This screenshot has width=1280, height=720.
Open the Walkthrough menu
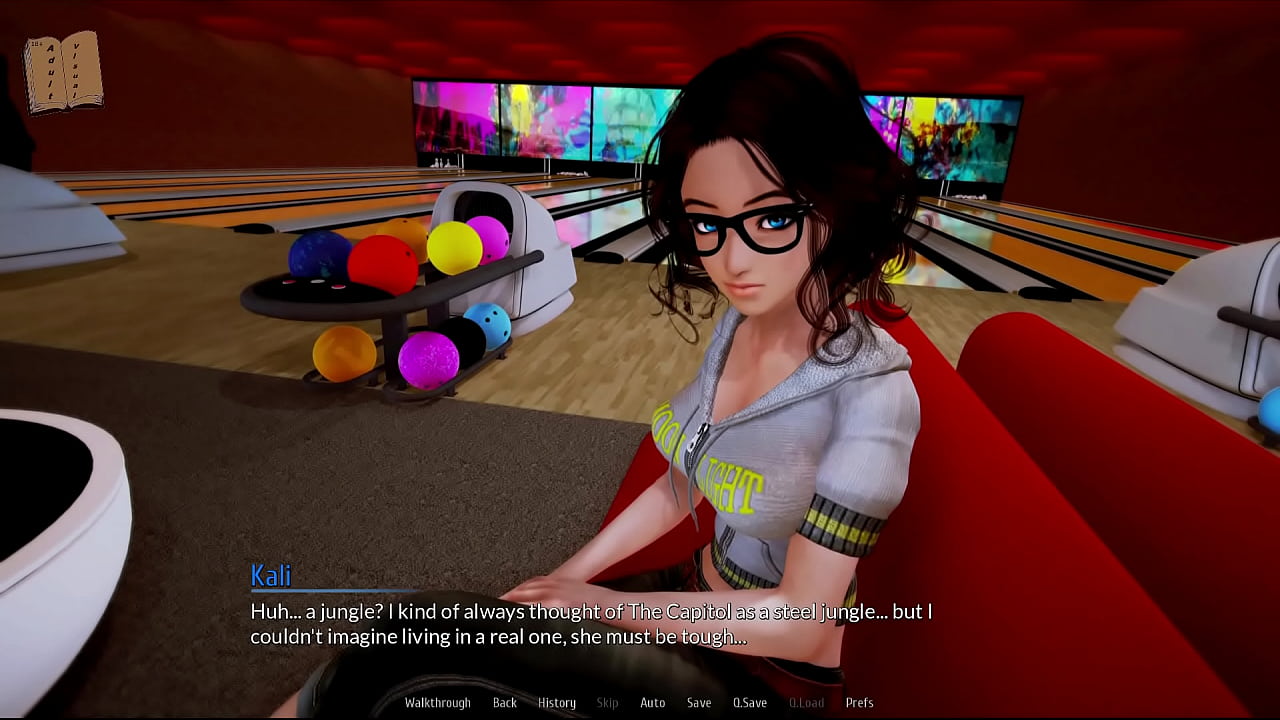pyautogui.click(x=437, y=703)
